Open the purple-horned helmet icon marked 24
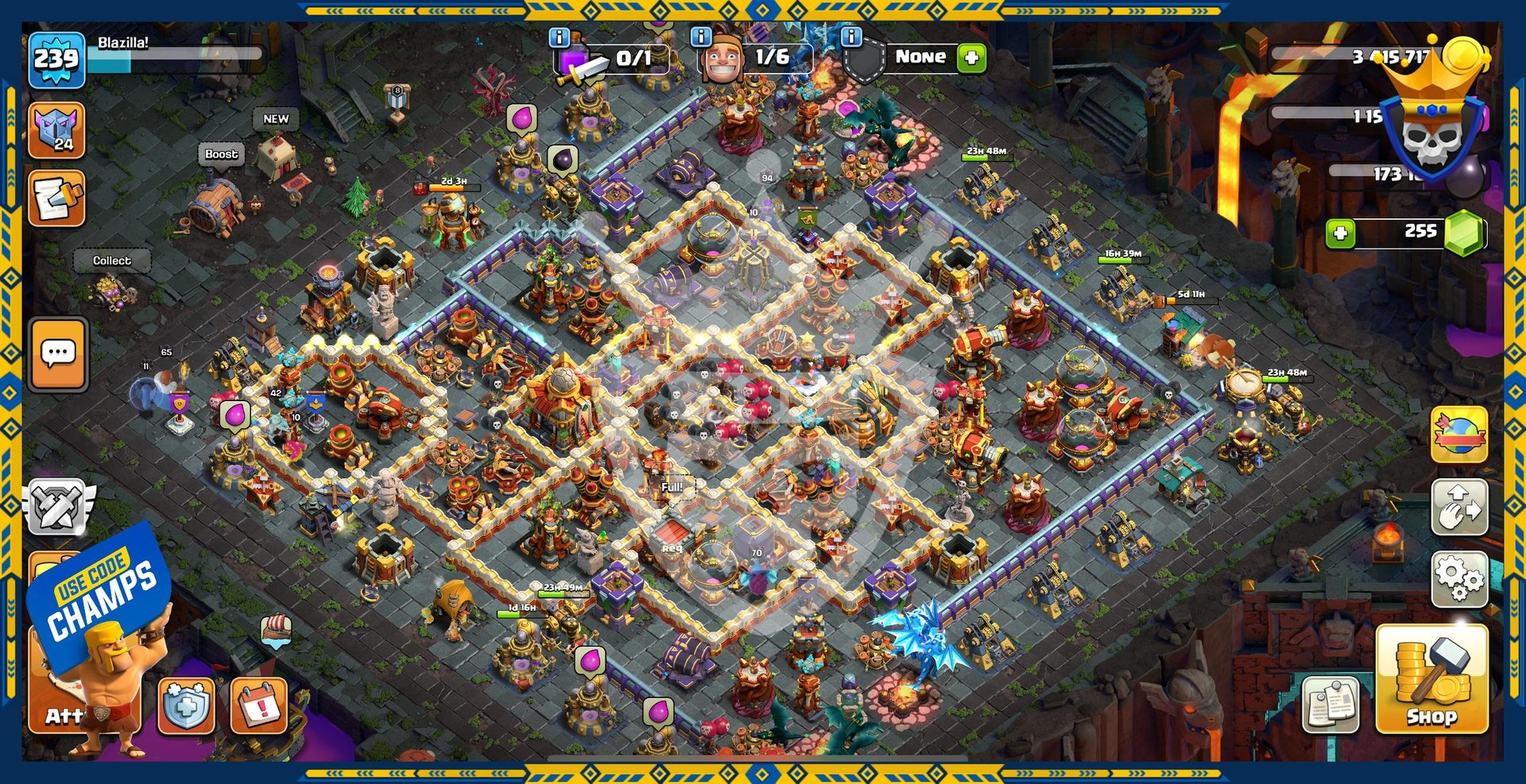This screenshot has width=1526, height=784. (x=56, y=130)
